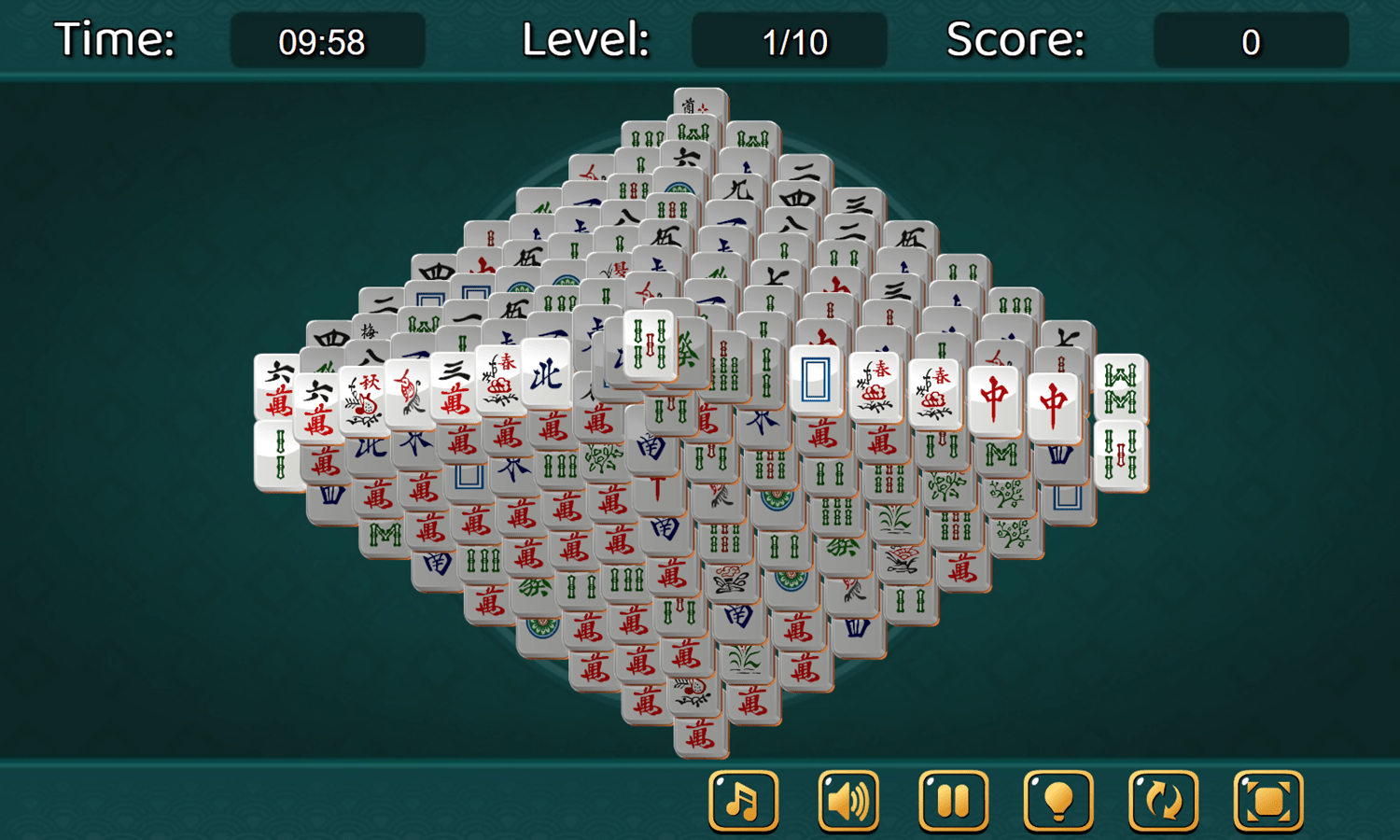Mute sound effects via the speaker icon
Viewport: 1400px width, 840px height.
(847, 801)
